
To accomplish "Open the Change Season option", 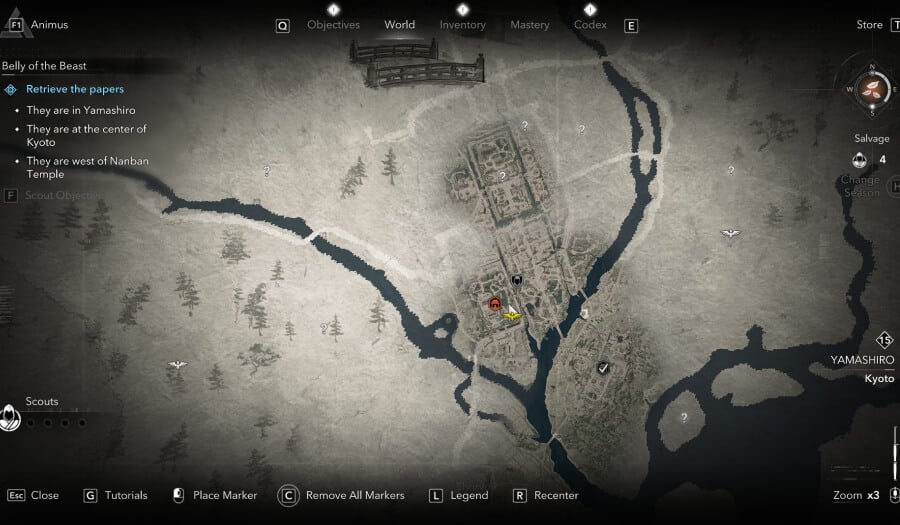I will click(x=860, y=186).
